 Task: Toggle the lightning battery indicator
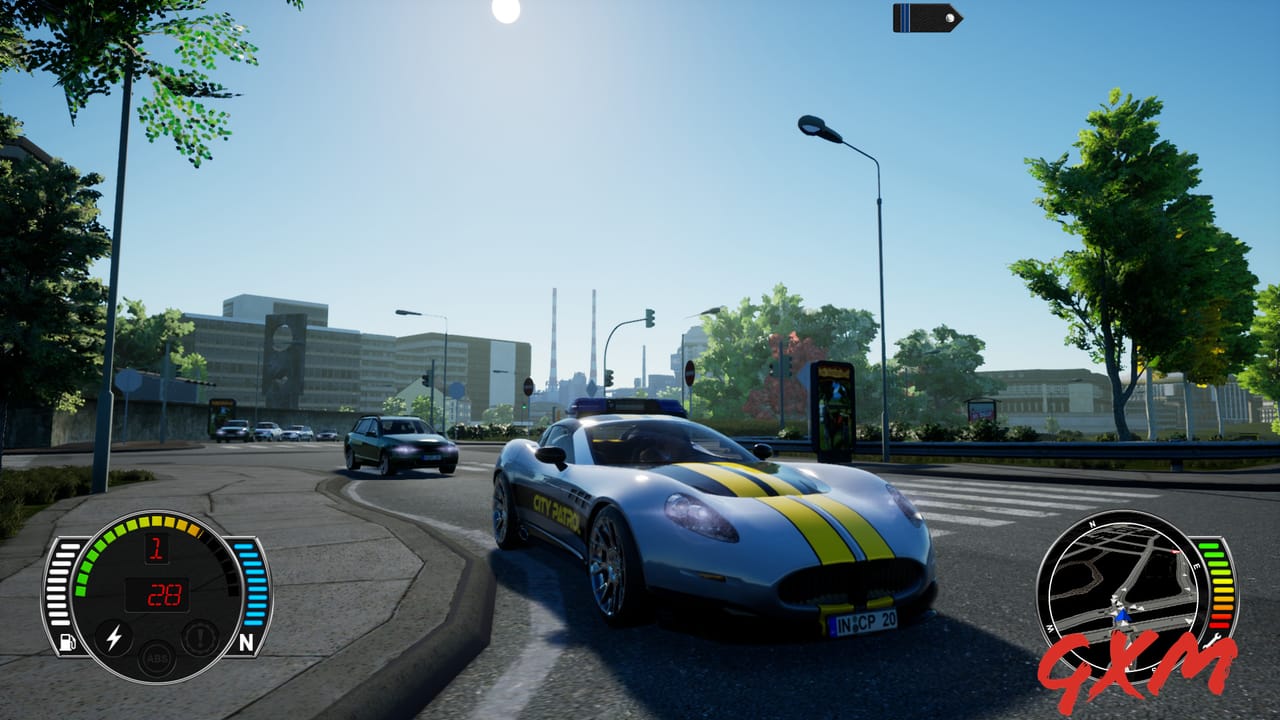click(x=114, y=638)
